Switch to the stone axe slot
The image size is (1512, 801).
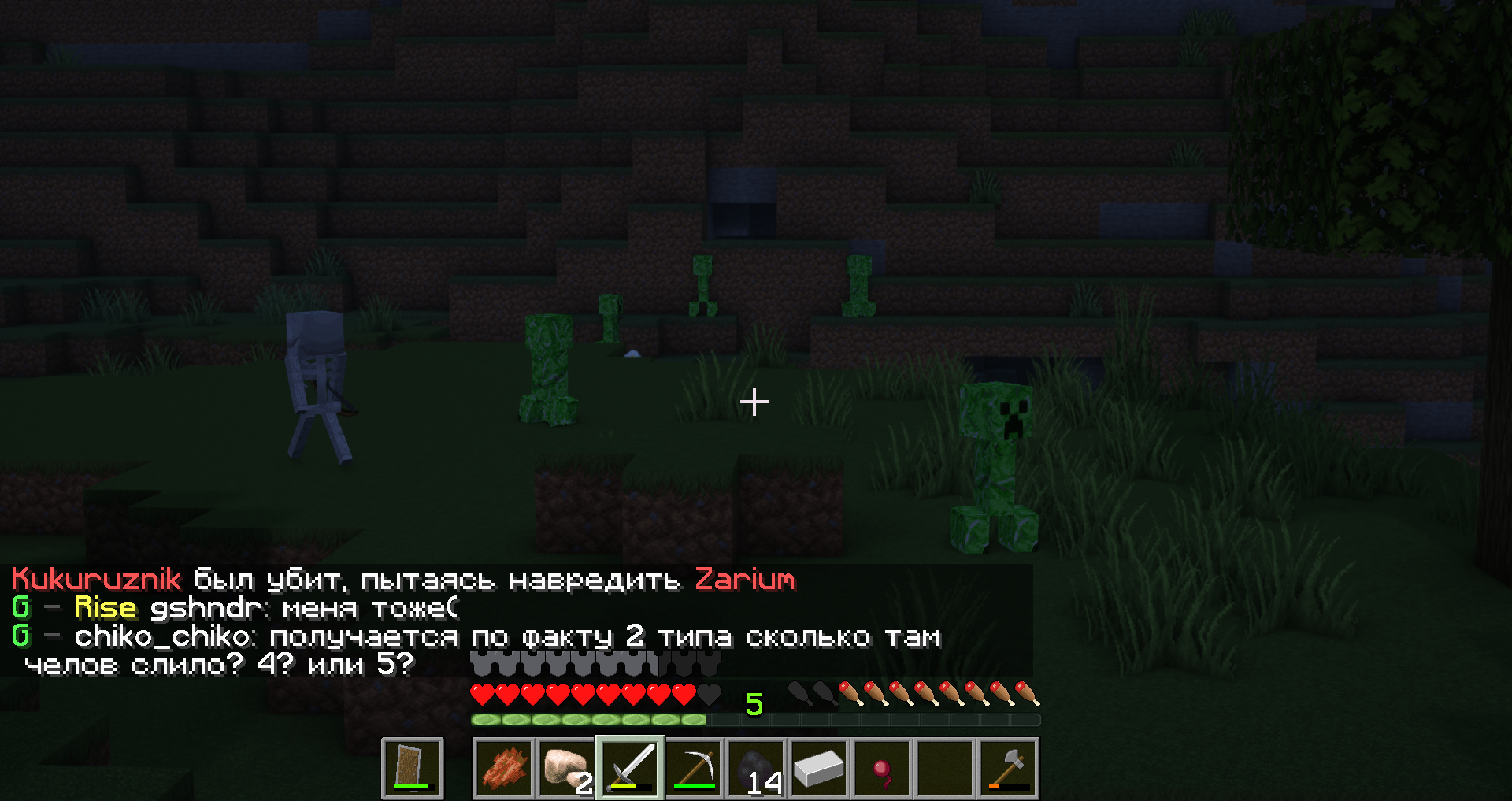(1008, 768)
